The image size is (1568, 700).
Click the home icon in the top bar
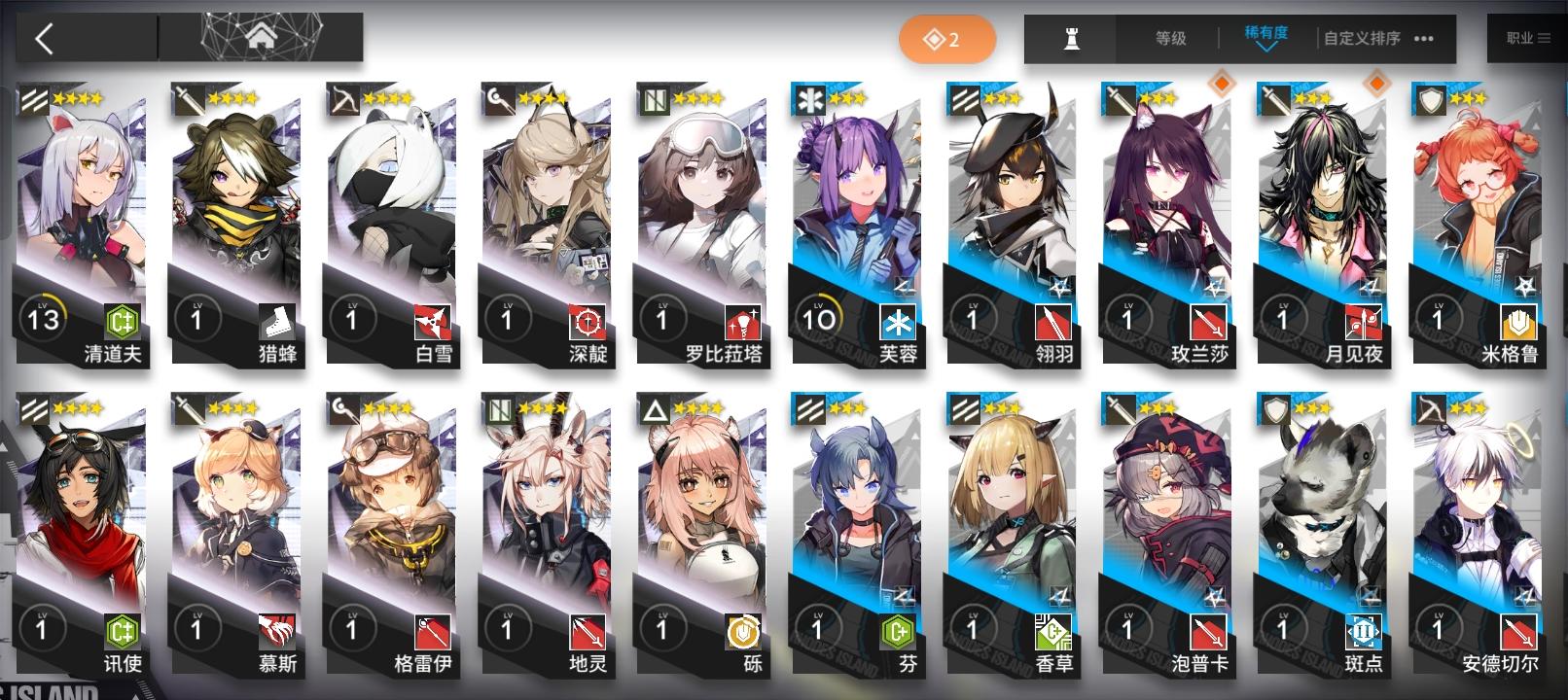tap(260, 37)
